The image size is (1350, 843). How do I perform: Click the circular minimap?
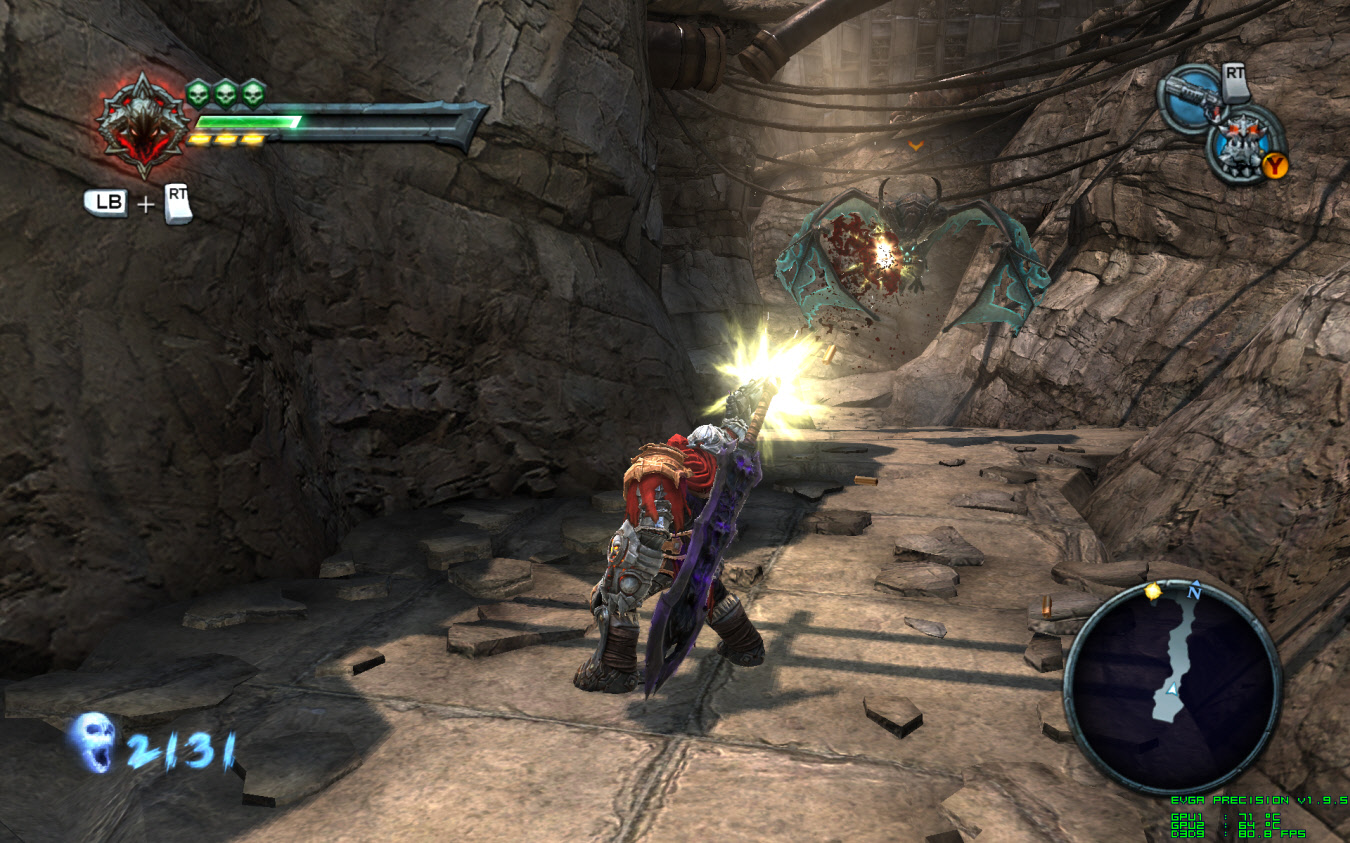(x=1172, y=686)
